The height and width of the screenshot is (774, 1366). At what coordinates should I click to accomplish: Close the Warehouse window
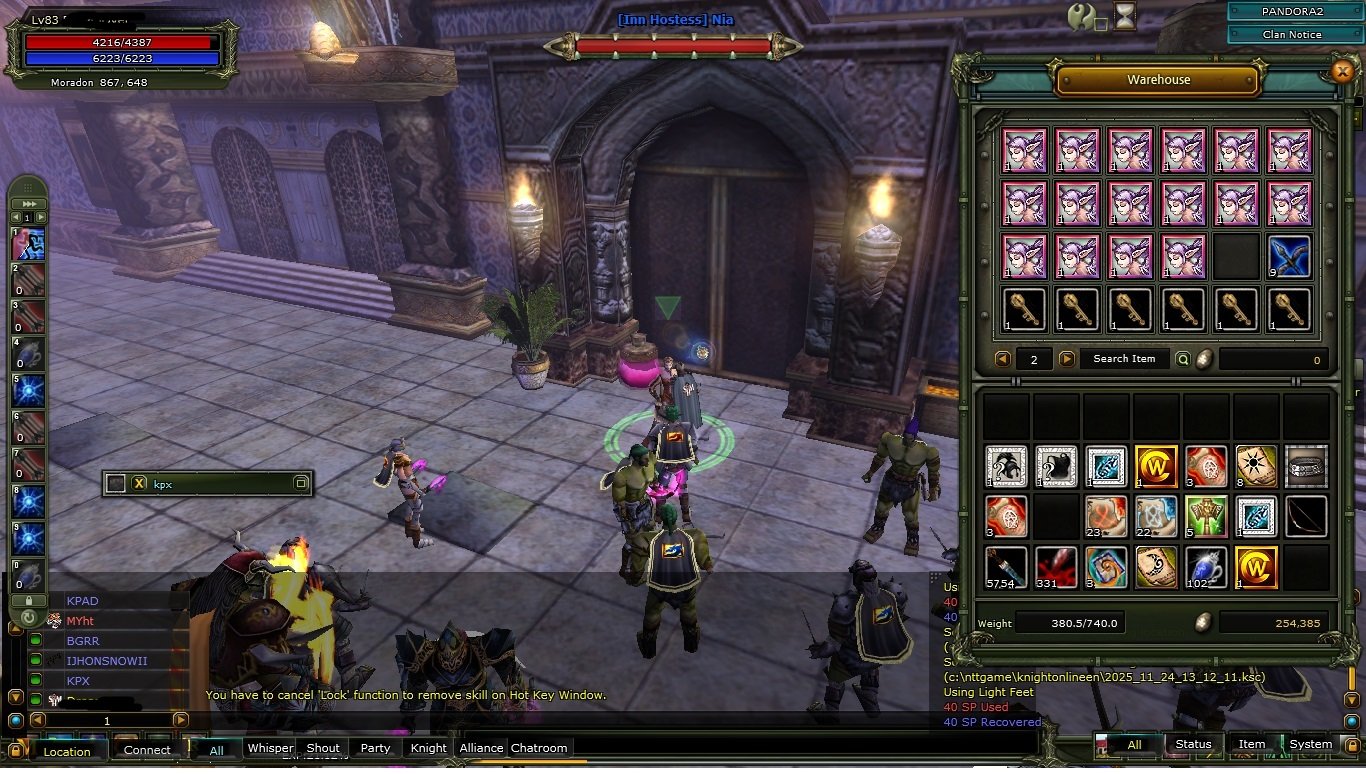click(x=1342, y=71)
